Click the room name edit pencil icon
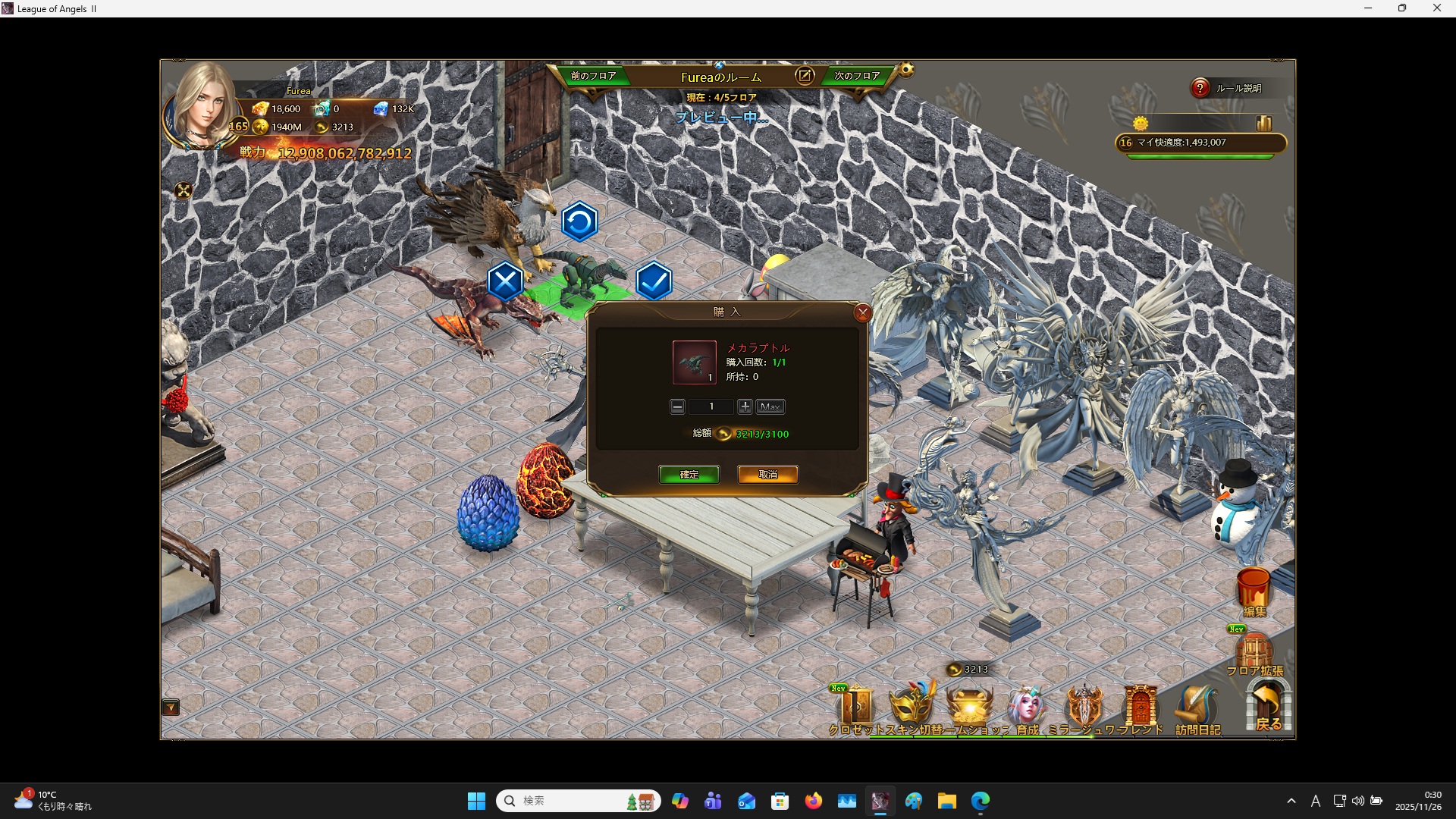 pyautogui.click(x=804, y=76)
